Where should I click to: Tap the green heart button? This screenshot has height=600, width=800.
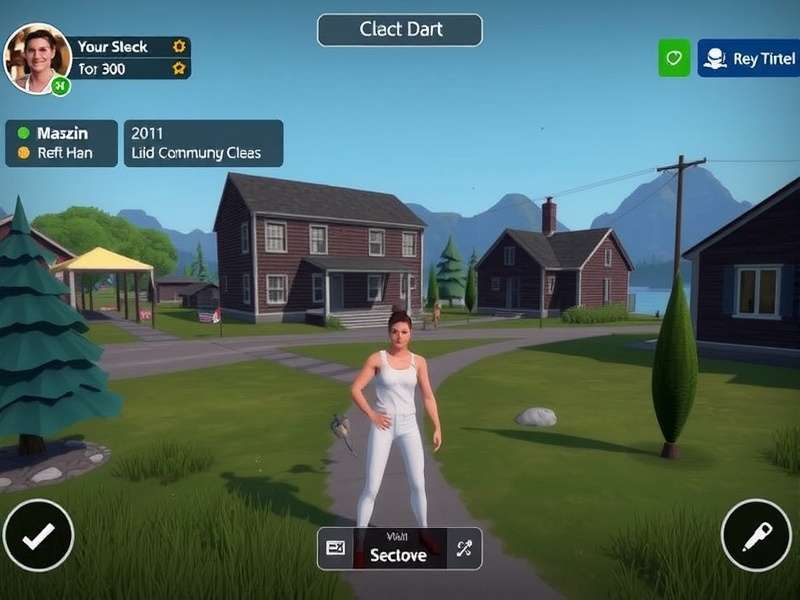pos(674,58)
